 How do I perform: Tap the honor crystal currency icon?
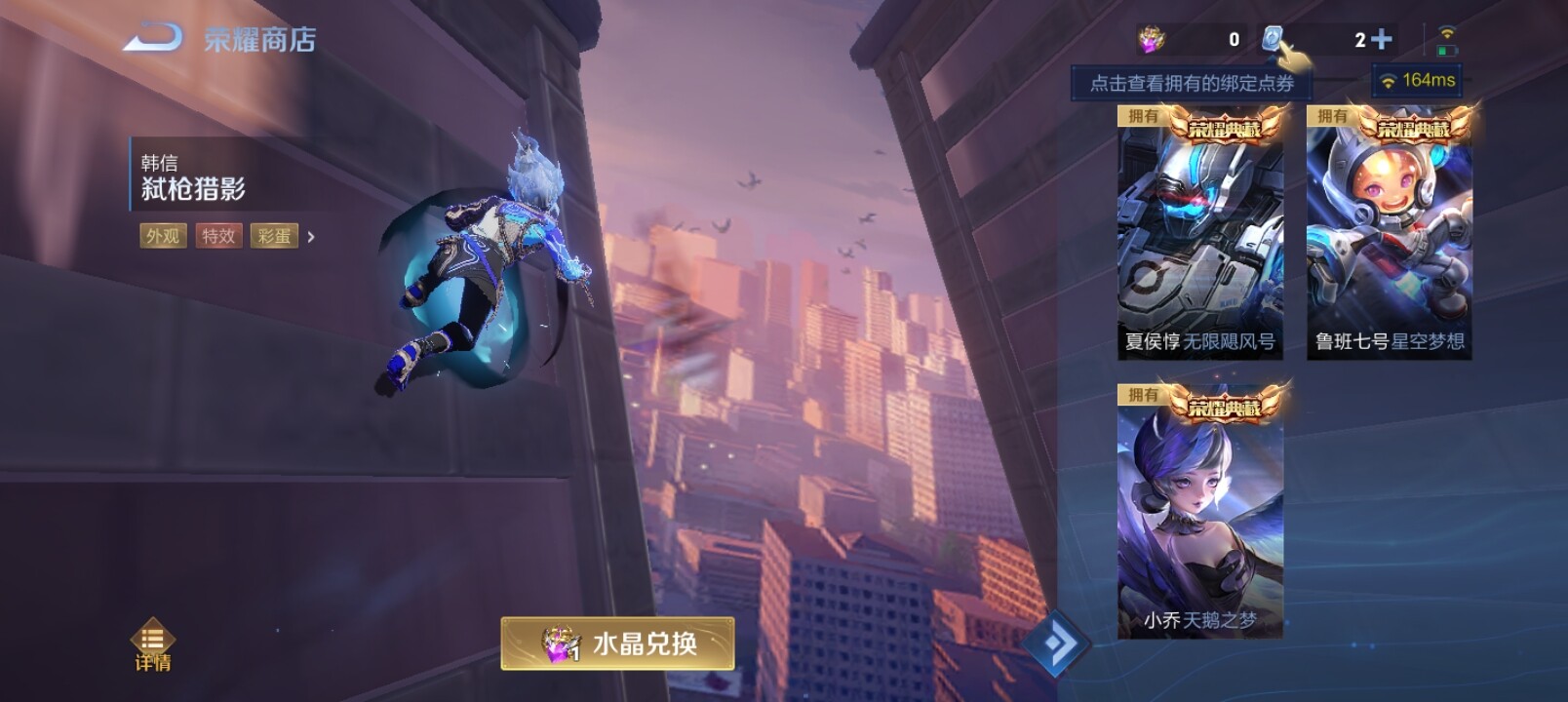click(x=1152, y=39)
